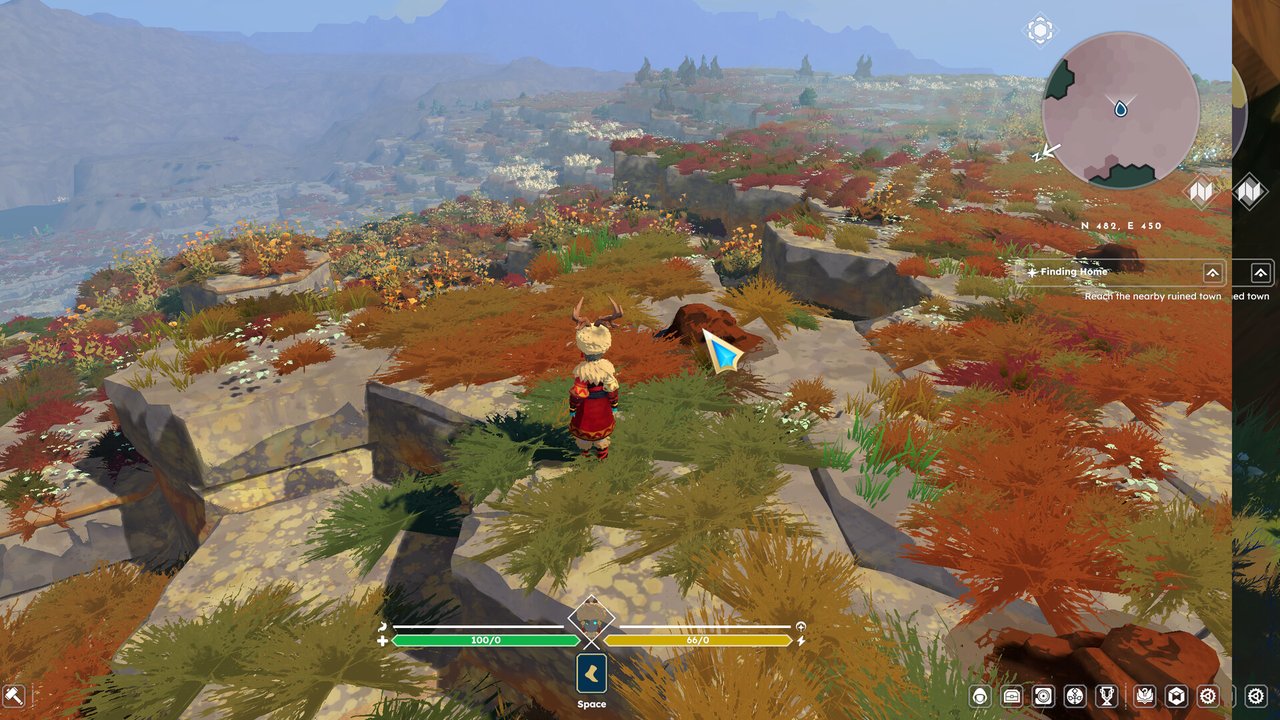Open the chest inventory icon
Viewport: 1280px width, 720px height.
pos(1011,696)
